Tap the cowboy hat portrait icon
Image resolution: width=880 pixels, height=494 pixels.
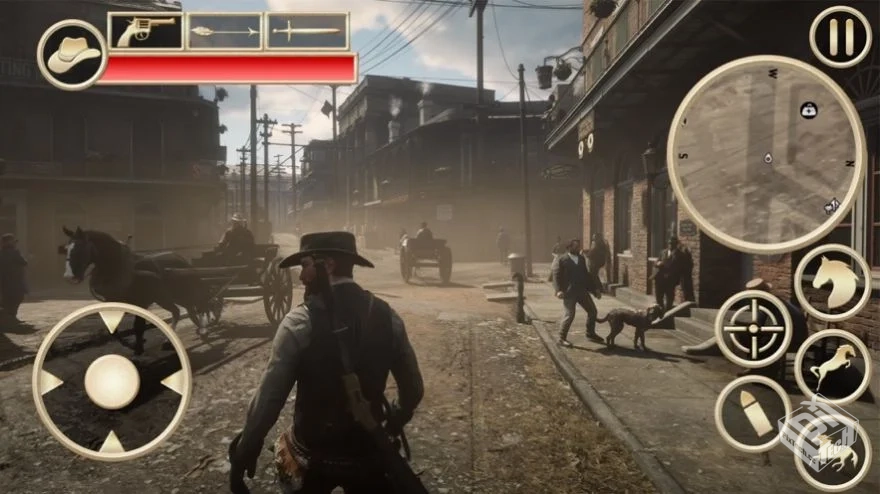tap(73, 54)
